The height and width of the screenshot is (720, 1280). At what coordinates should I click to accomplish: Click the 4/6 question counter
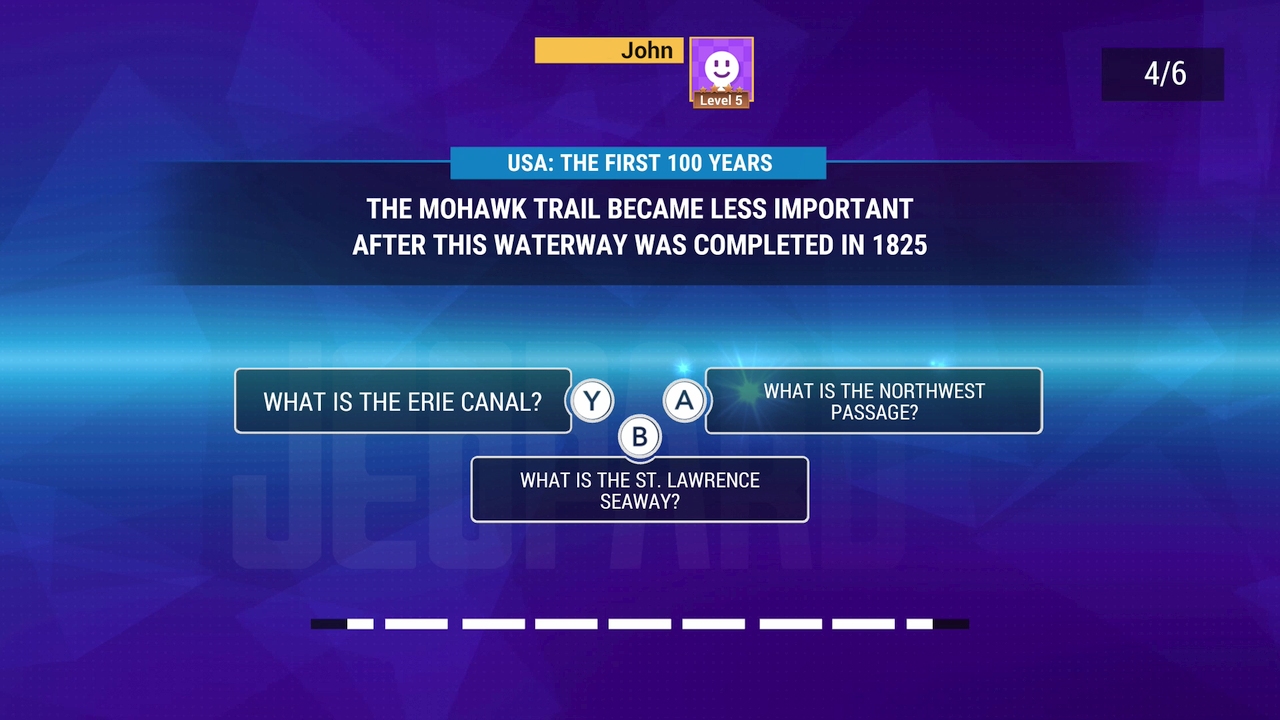[1162, 74]
